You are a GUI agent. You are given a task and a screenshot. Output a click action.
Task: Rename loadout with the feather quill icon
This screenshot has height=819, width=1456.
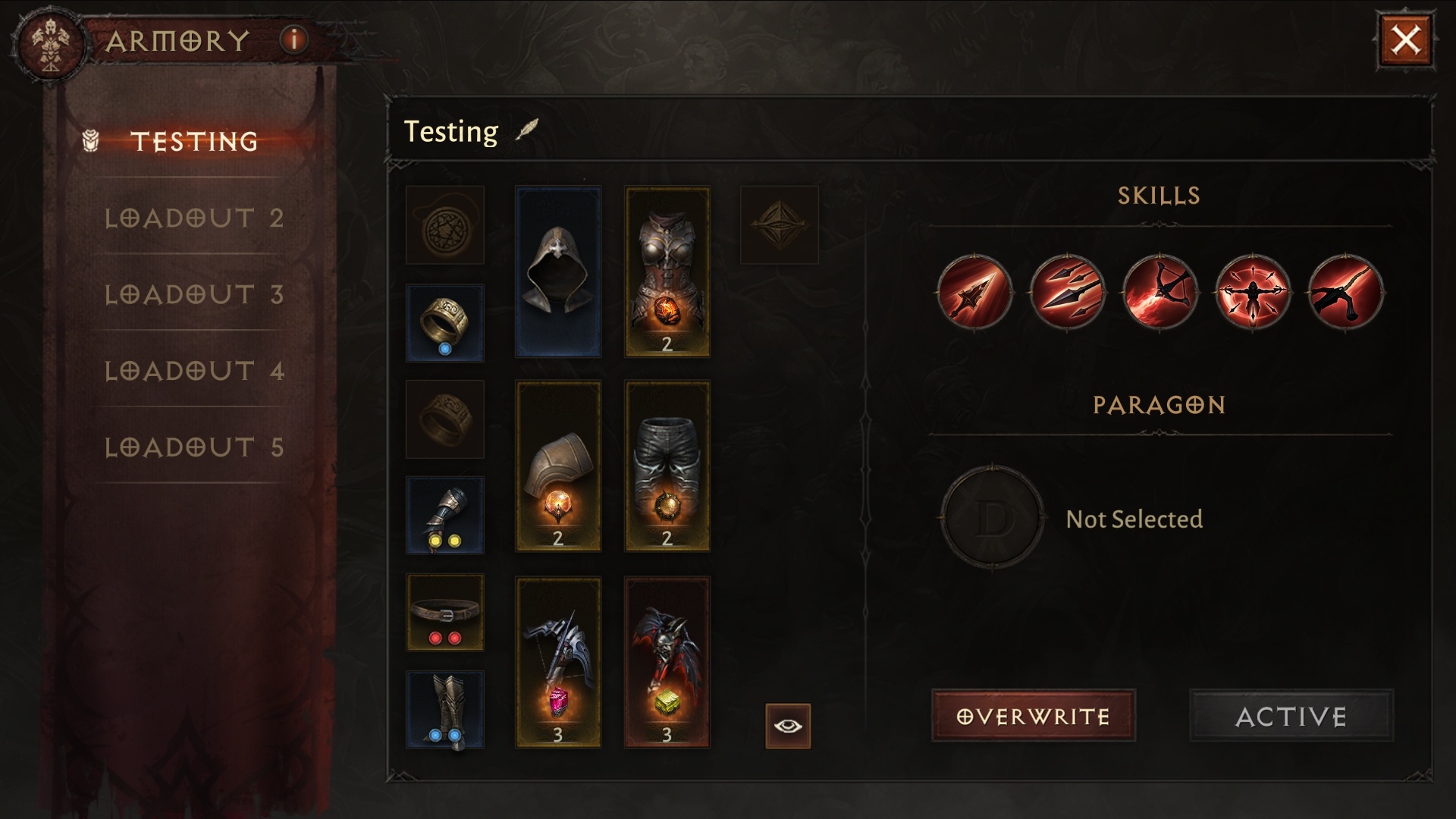[526, 130]
